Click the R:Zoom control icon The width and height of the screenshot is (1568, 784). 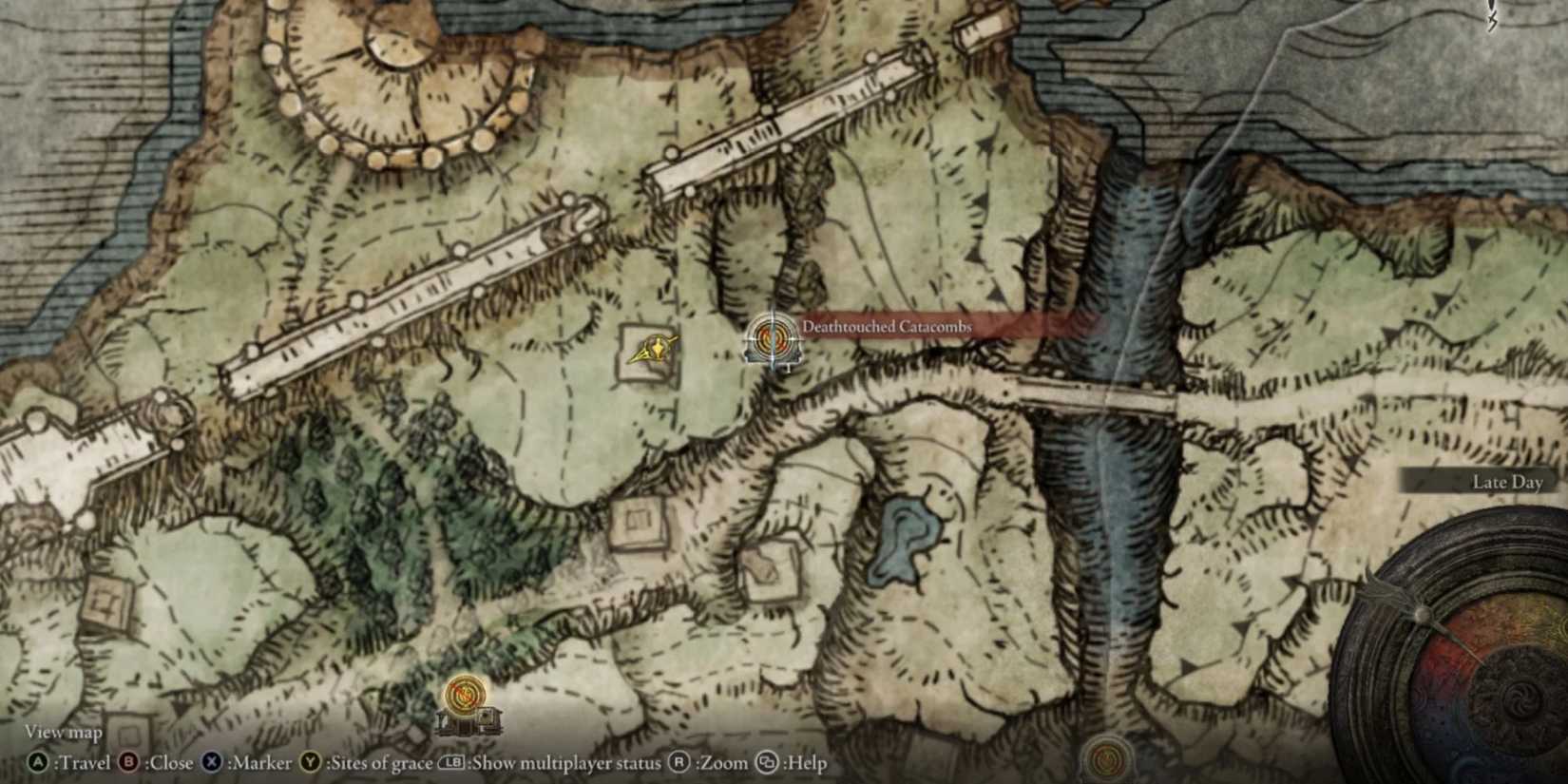[679, 763]
